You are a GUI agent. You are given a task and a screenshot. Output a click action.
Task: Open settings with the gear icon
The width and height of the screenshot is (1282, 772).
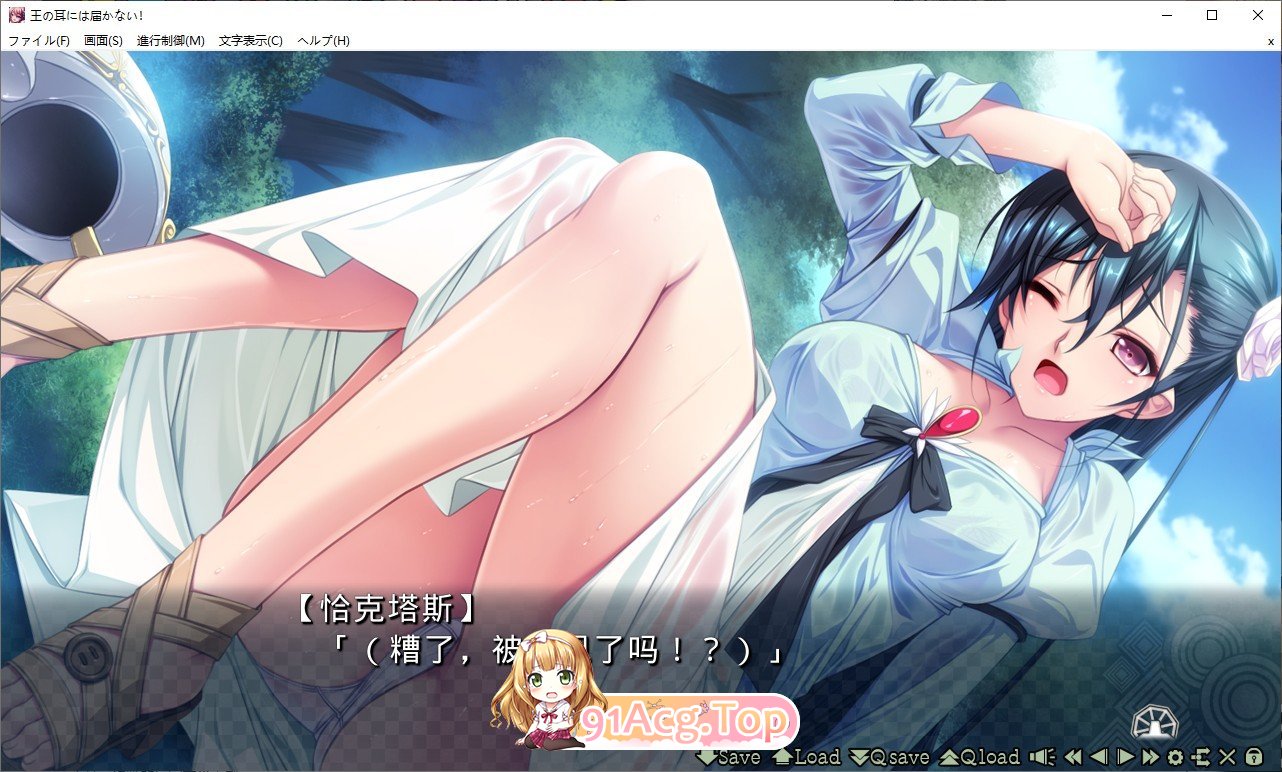coord(1176,757)
